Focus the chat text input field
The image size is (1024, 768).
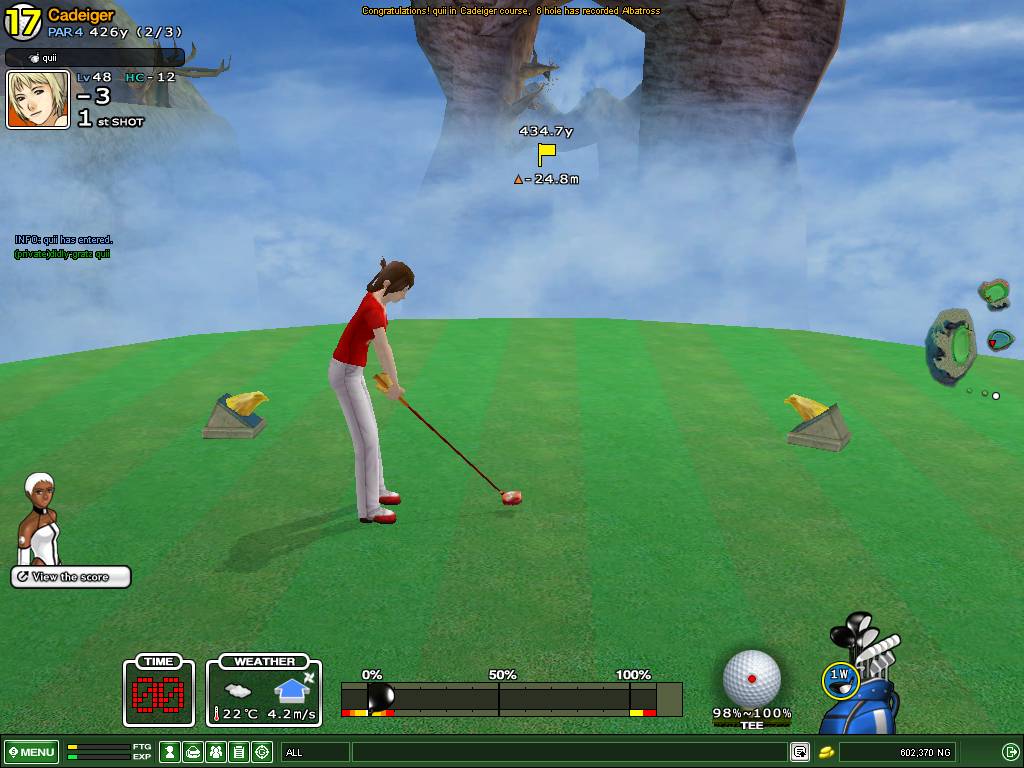[570, 752]
